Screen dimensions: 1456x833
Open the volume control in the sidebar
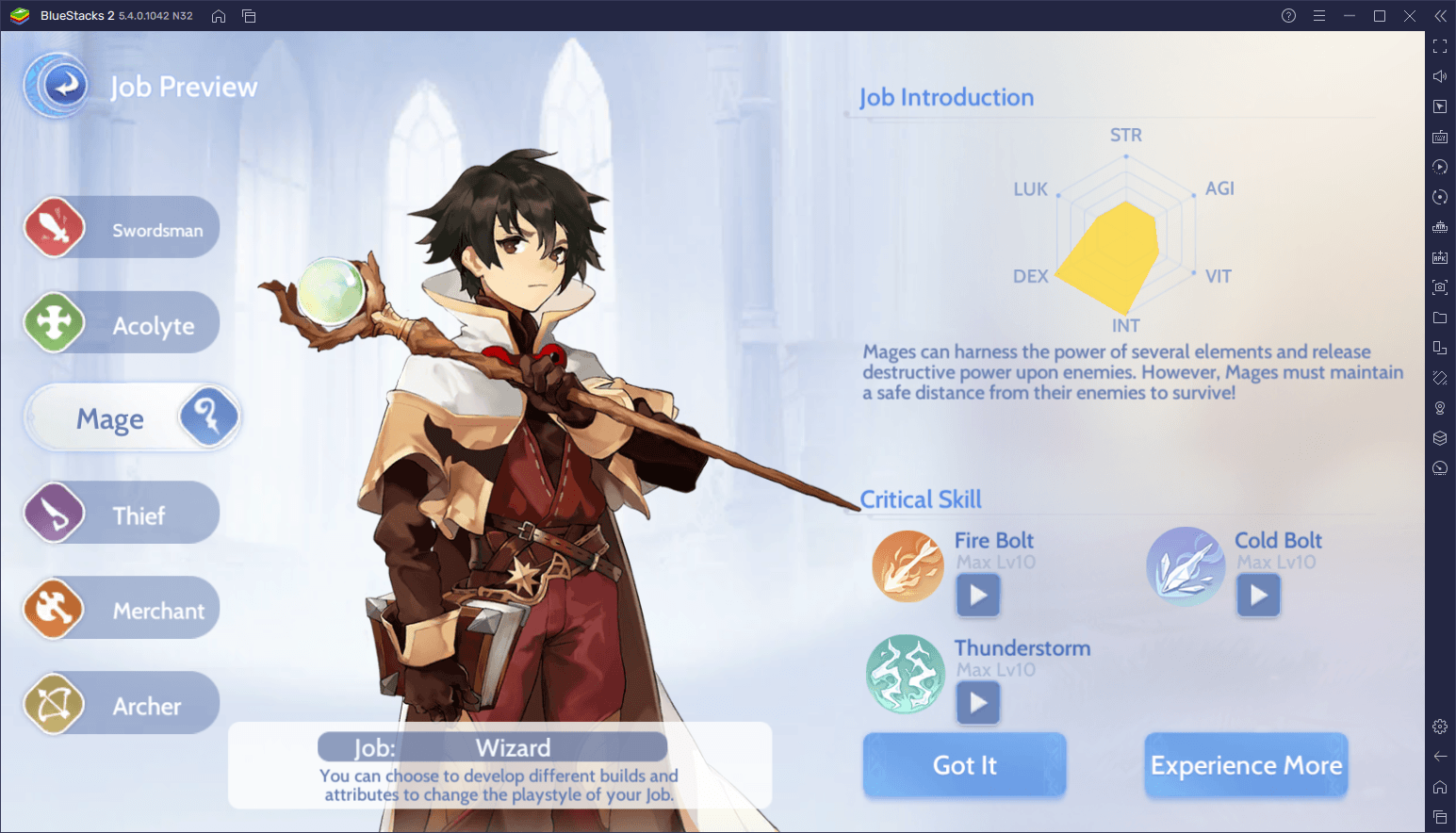[1440, 75]
